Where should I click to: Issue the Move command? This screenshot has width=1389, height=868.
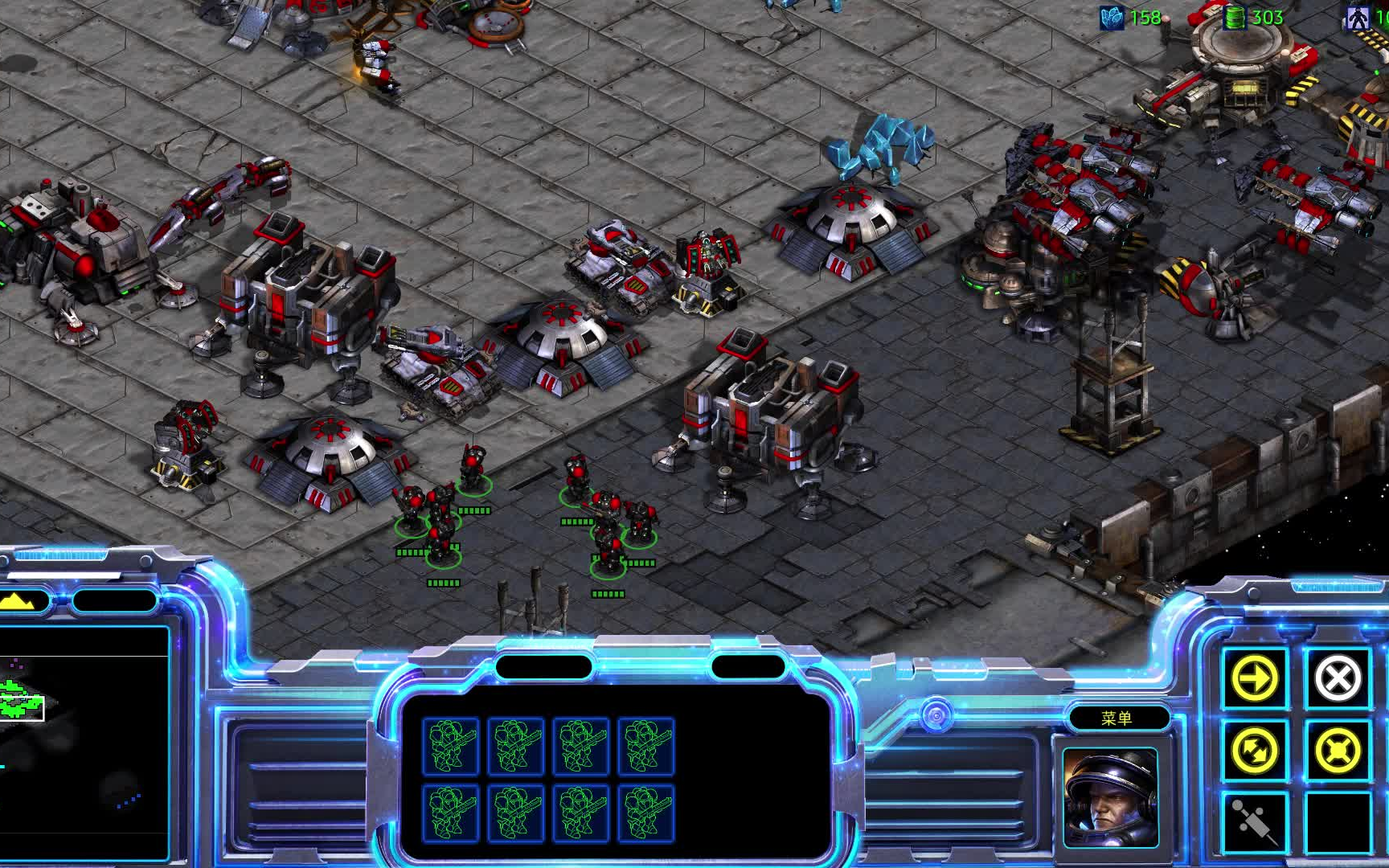pos(1255,678)
